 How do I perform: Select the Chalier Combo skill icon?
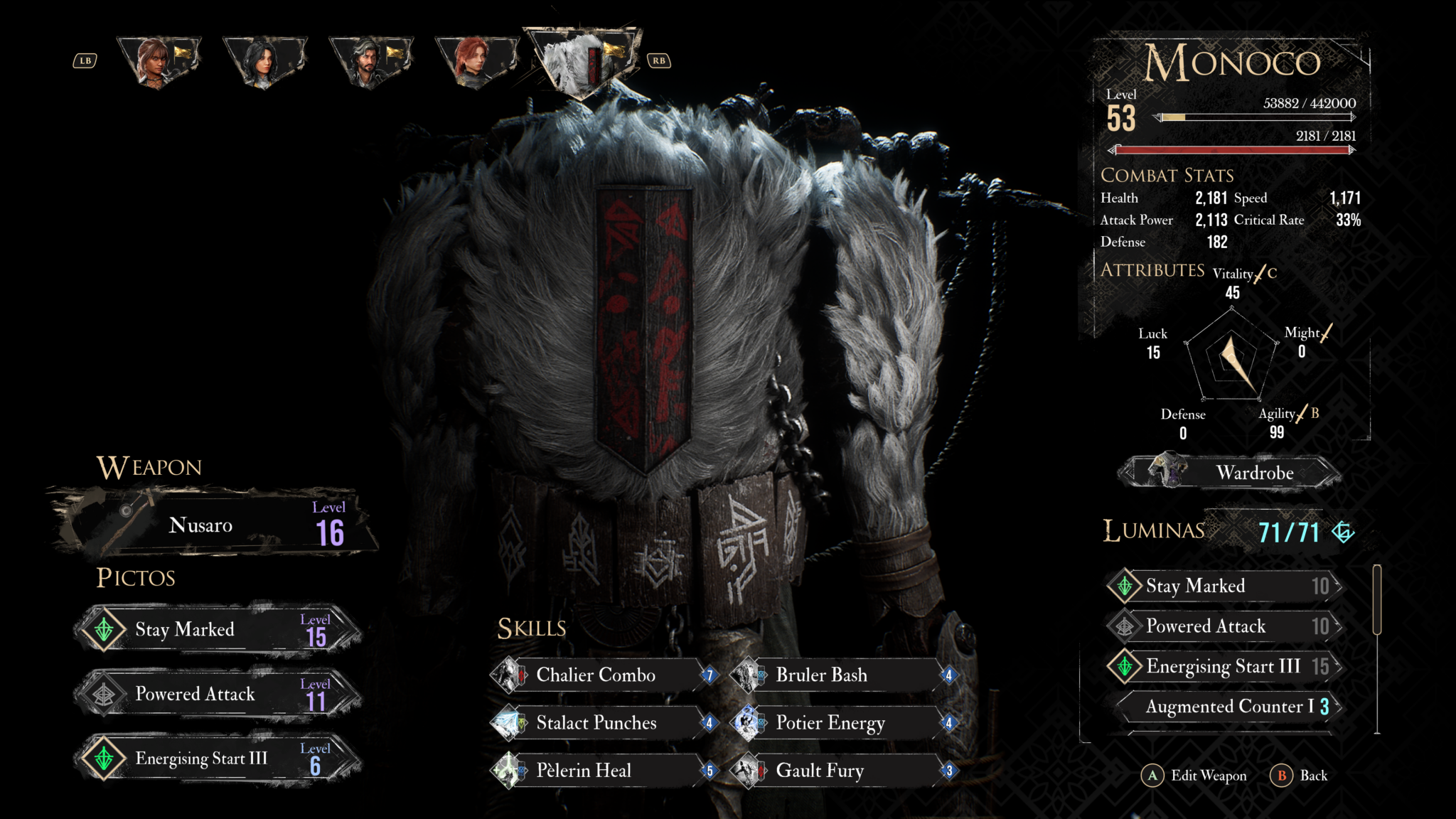(x=510, y=675)
